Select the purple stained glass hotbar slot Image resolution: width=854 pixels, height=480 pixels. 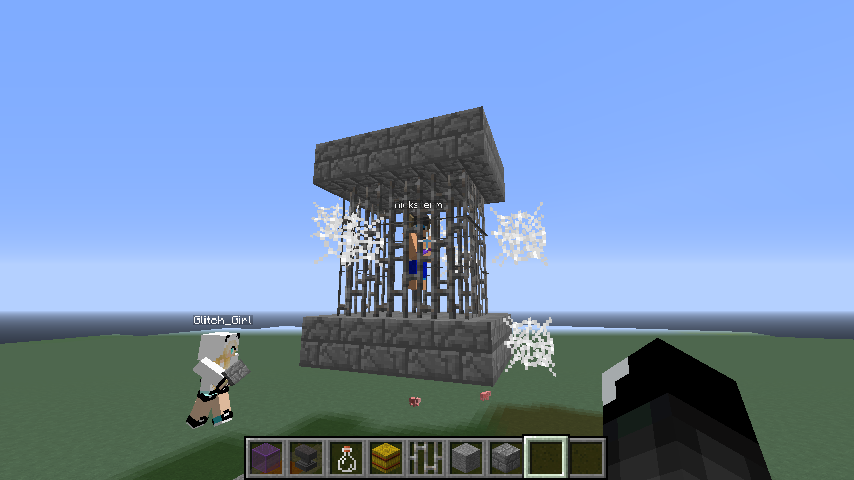(266, 458)
